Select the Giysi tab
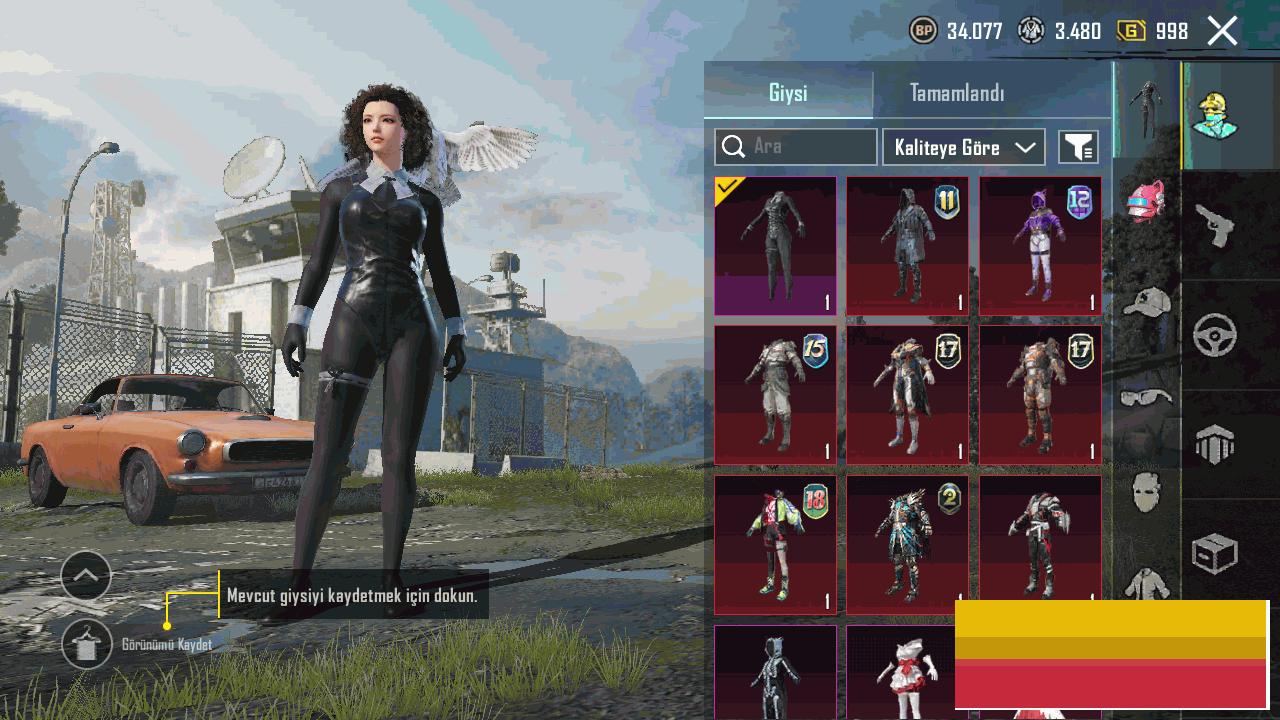Image resolution: width=1280 pixels, height=720 pixels. click(788, 93)
